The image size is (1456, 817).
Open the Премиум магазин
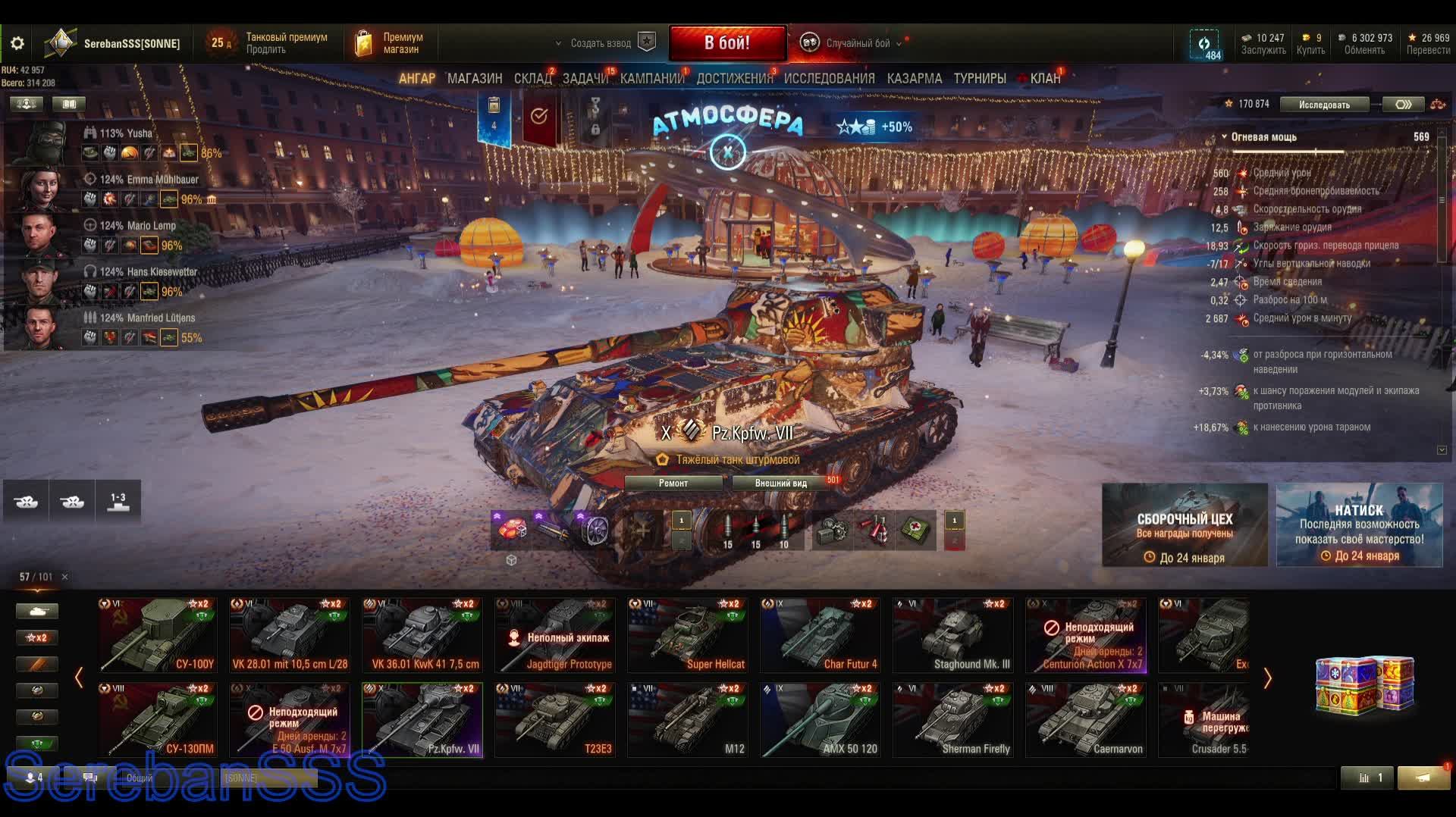391,43
